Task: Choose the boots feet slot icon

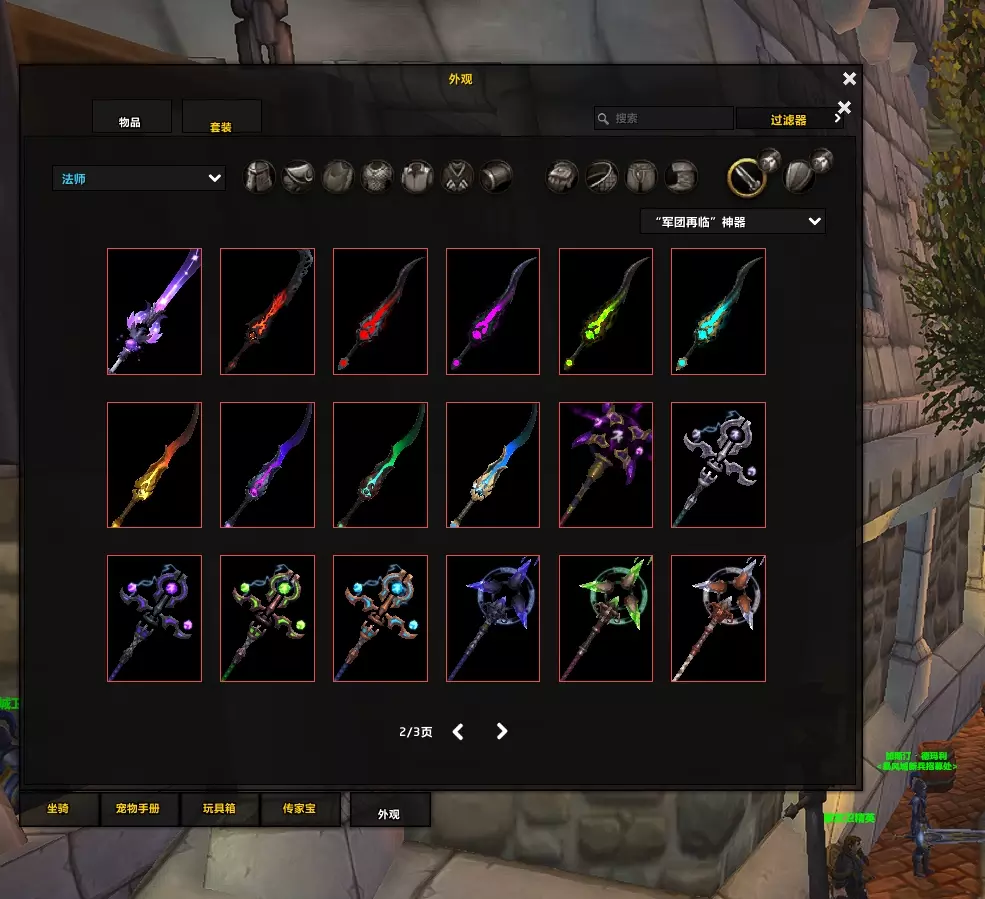Action: (681, 177)
